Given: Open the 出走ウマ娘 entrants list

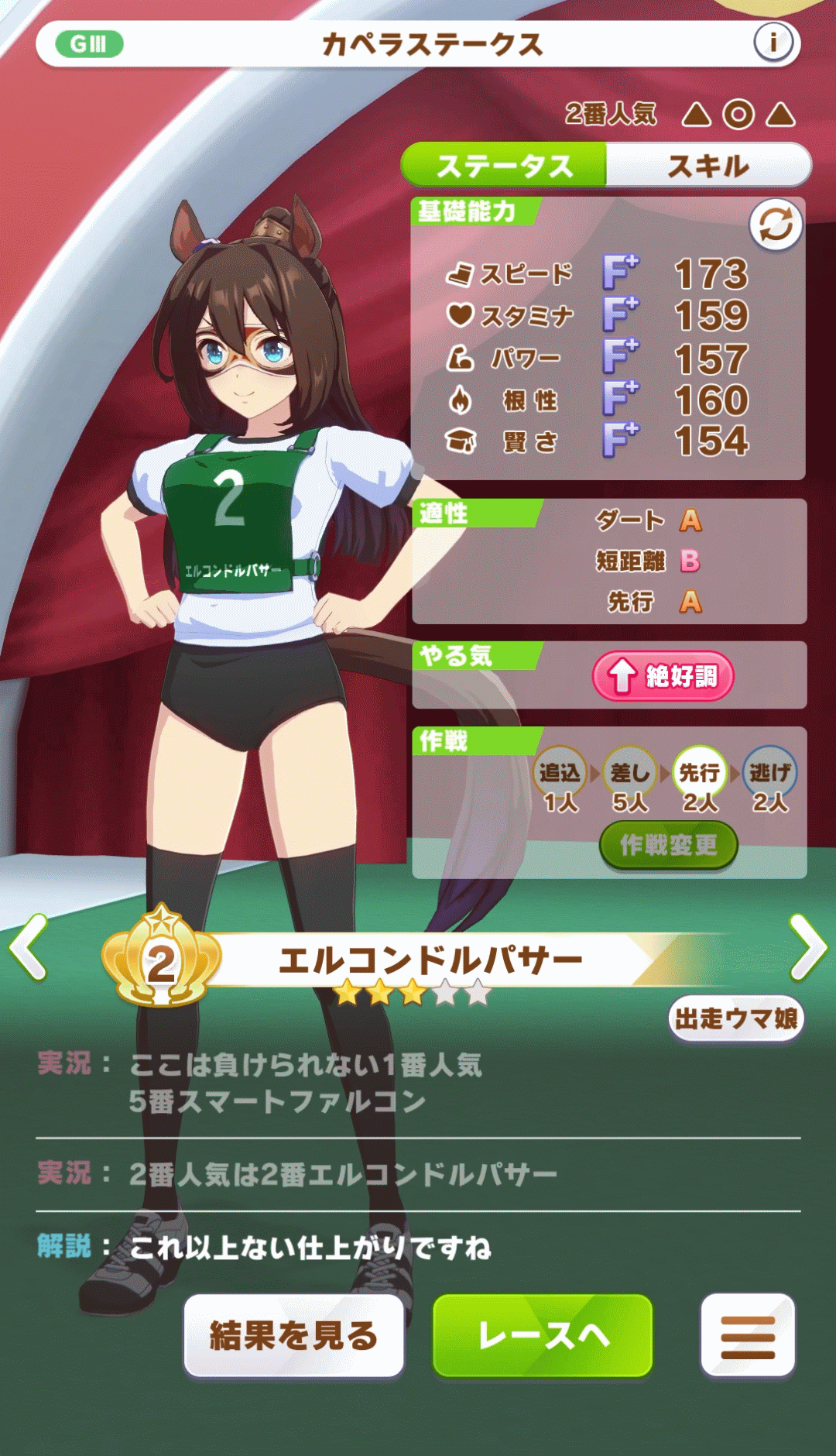Looking at the screenshot, I should pyautogui.click(x=735, y=1018).
